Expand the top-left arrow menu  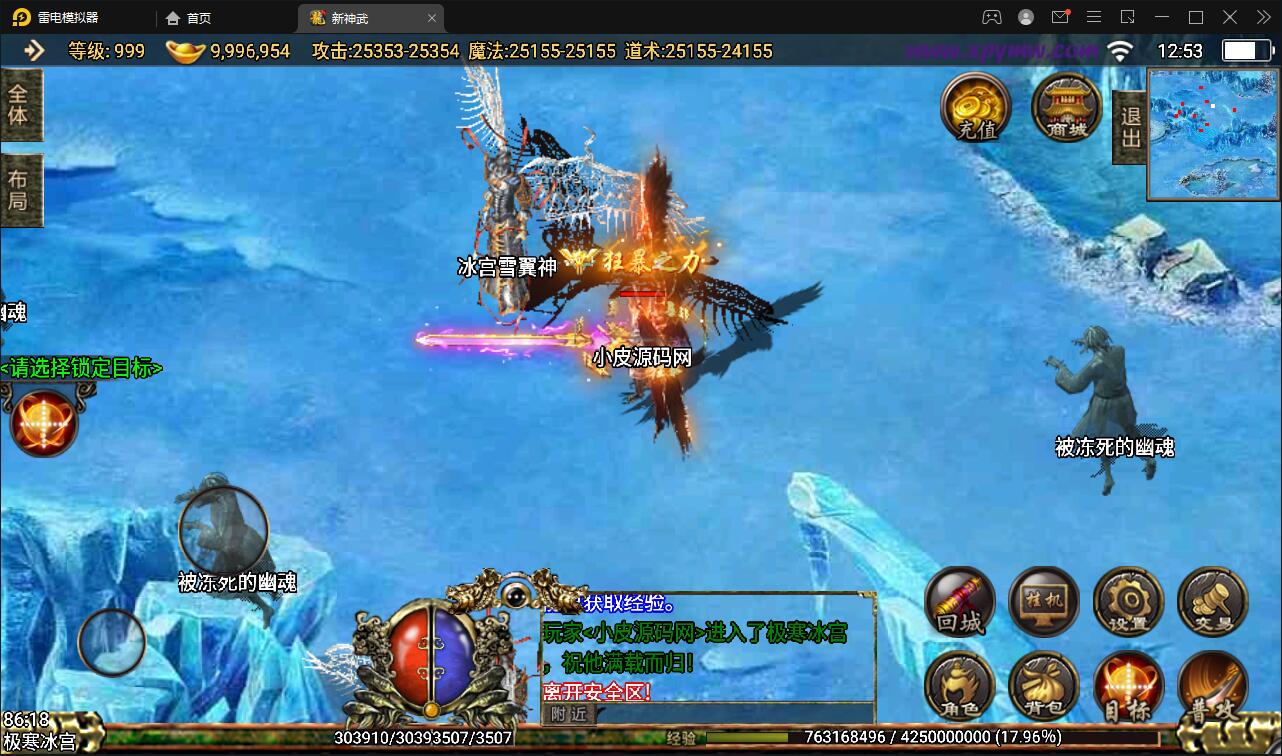[34, 50]
